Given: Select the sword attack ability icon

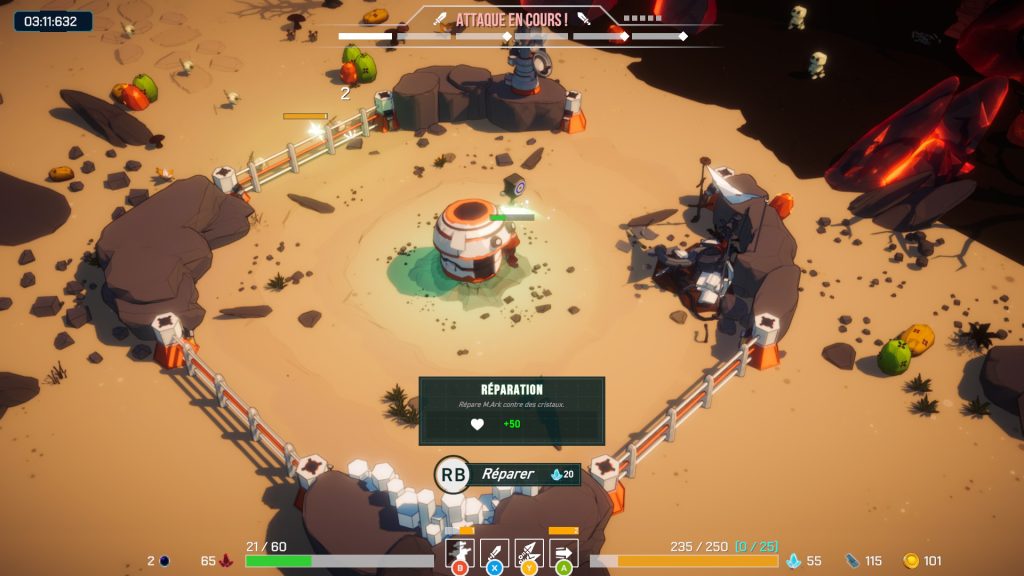Looking at the screenshot, I should (494, 552).
